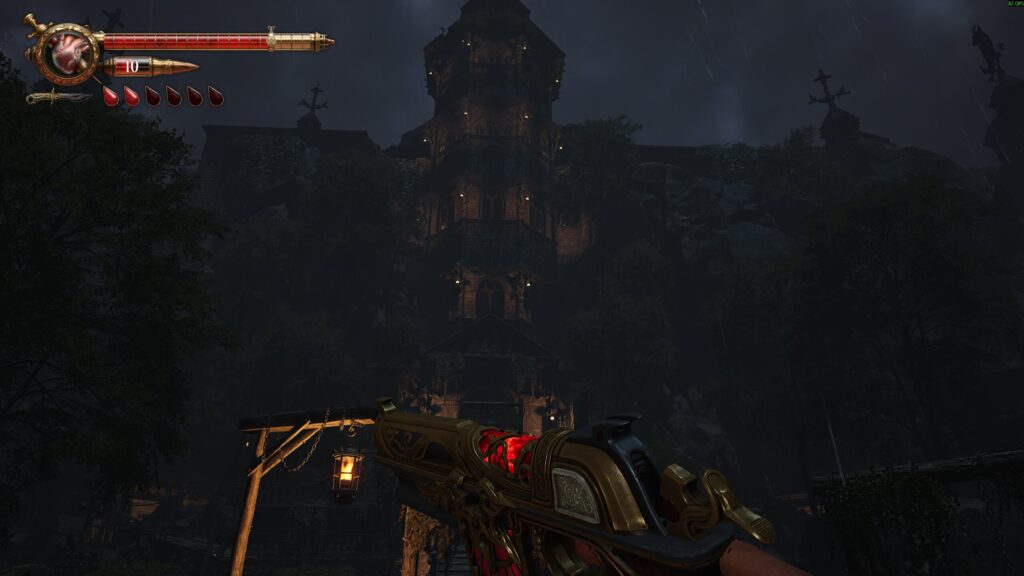The height and width of the screenshot is (576, 1024).
Task: Select the dagger weapon icon
Action: (59, 97)
